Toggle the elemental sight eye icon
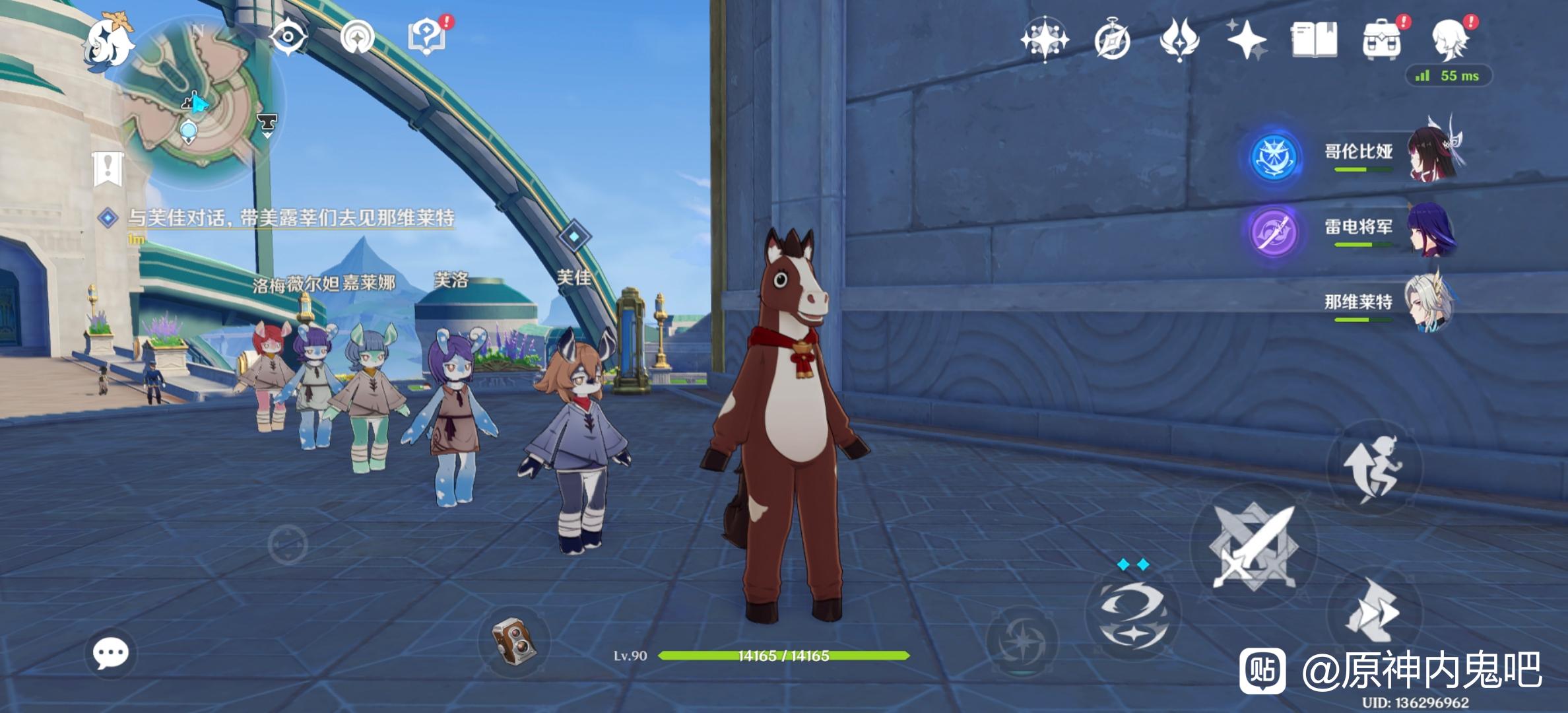This screenshot has height=713, width=1568. 288,36
